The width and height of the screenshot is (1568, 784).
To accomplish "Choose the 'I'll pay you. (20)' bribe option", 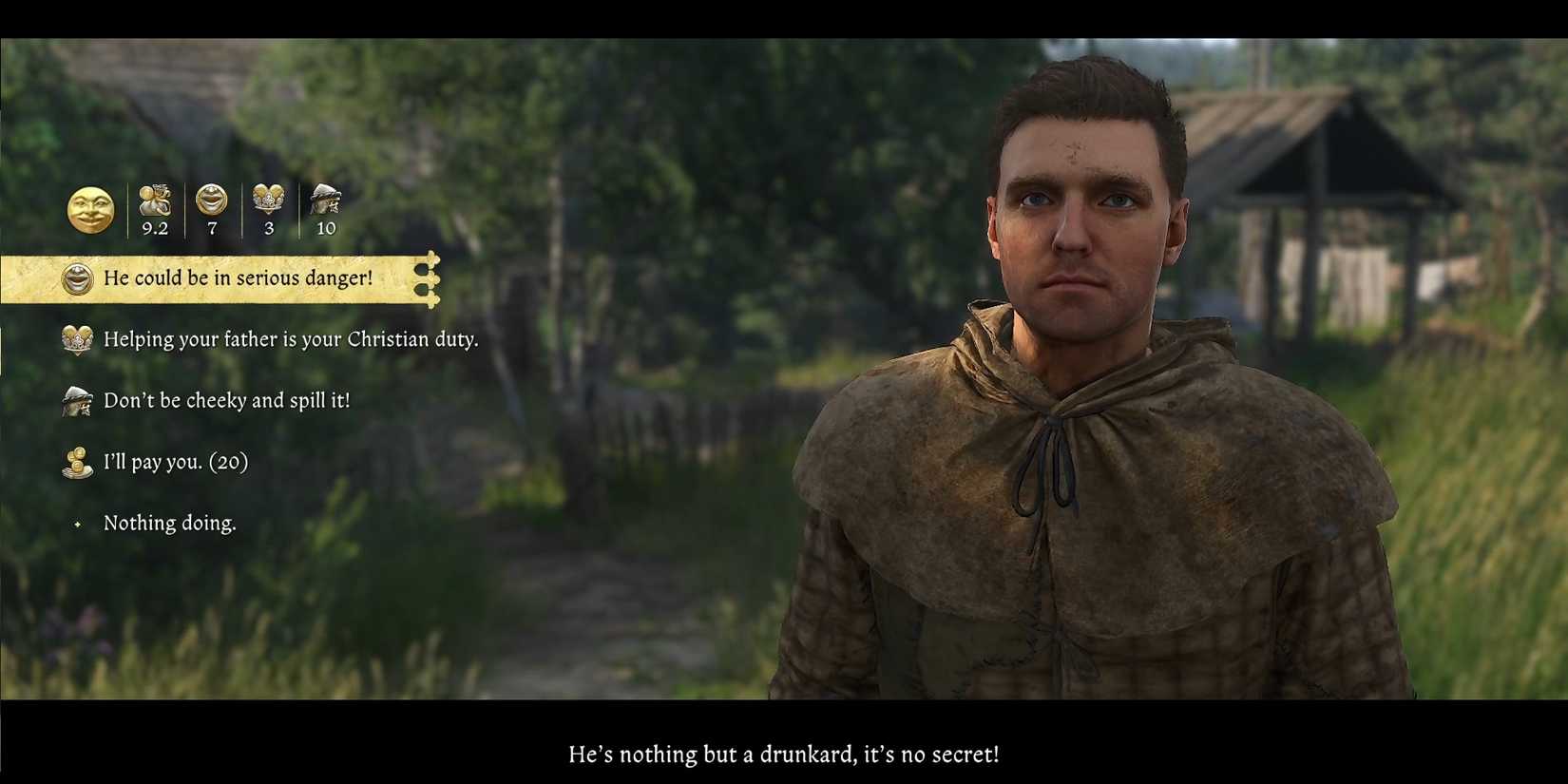I will click(x=175, y=463).
